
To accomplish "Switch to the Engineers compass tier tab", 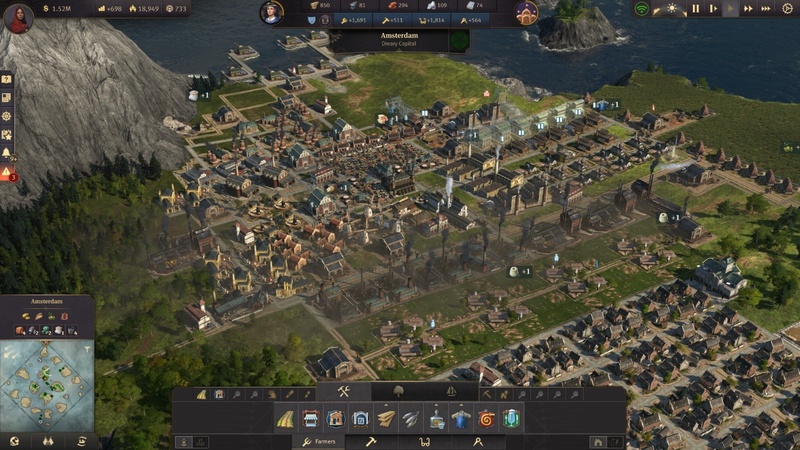I will 476,441.
